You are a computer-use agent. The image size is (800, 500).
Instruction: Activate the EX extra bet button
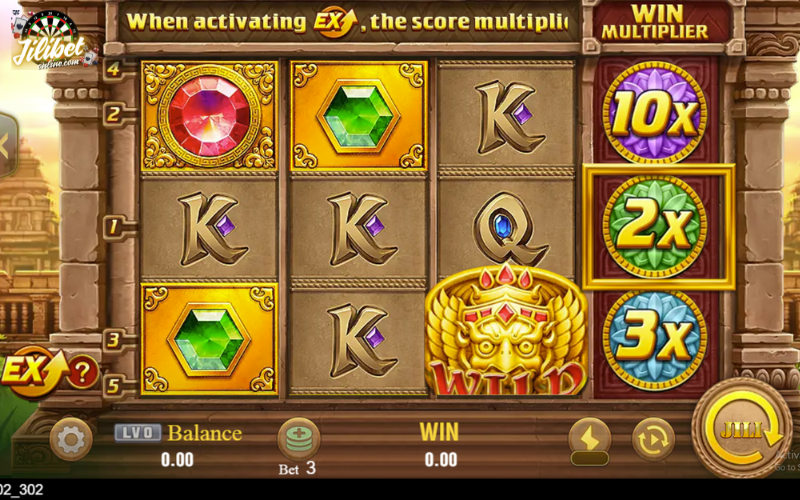(x=33, y=370)
